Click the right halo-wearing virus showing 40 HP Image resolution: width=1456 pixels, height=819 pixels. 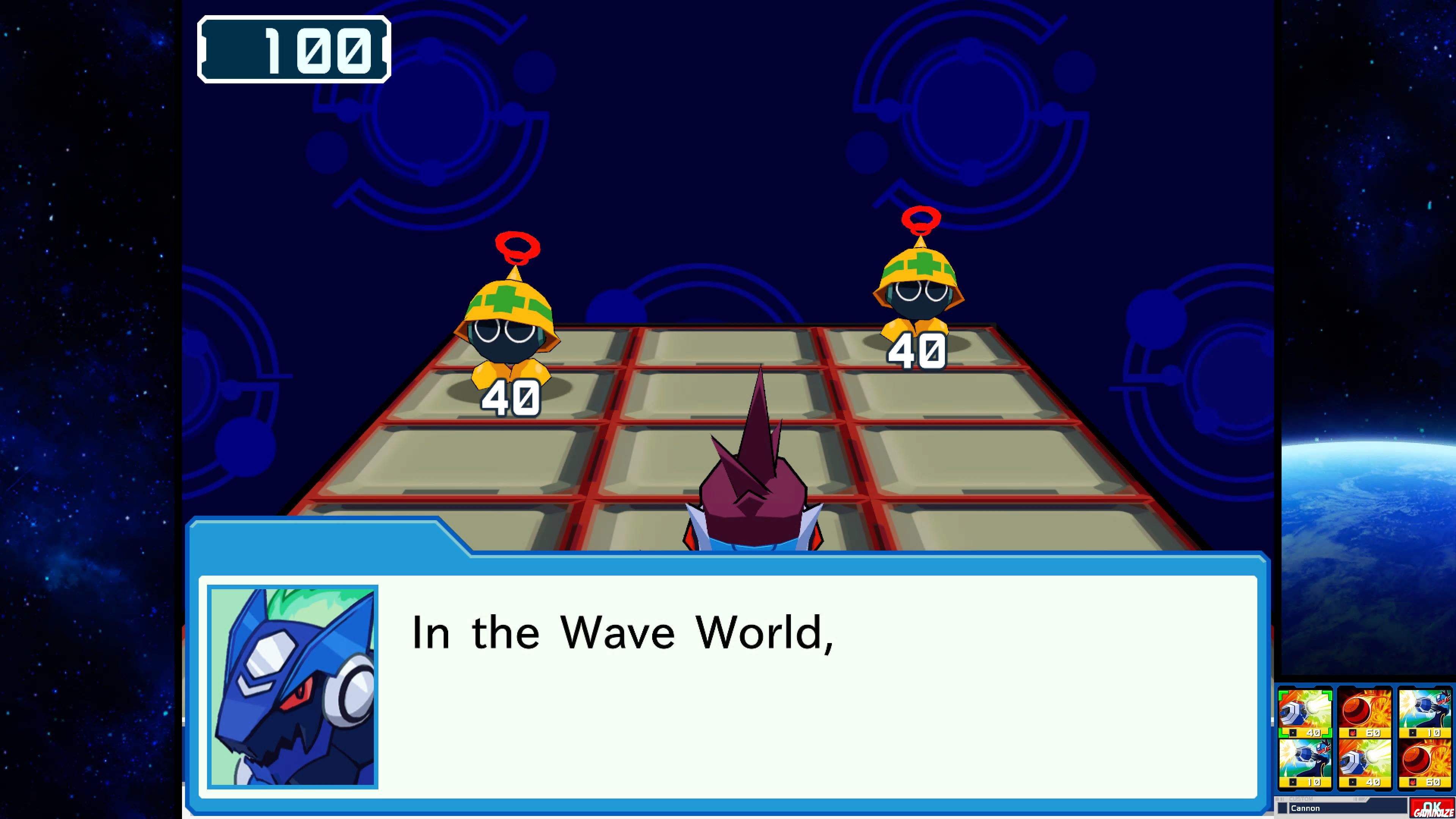[921, 294]
